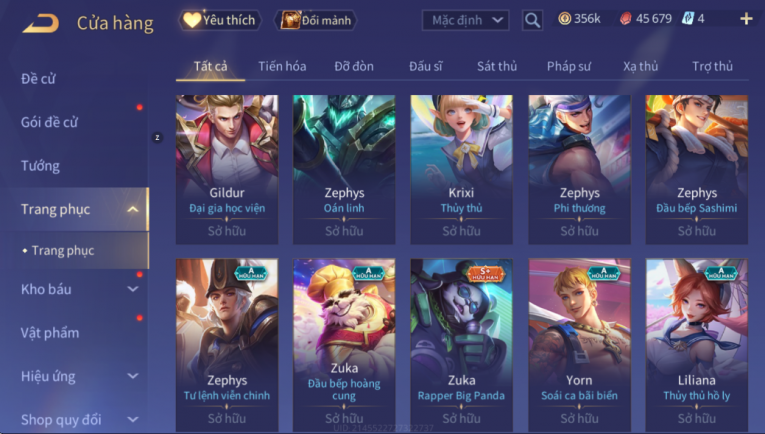765x434 pixels.
Task: Open the Vật phẩm menu
Action: (50, 333)
